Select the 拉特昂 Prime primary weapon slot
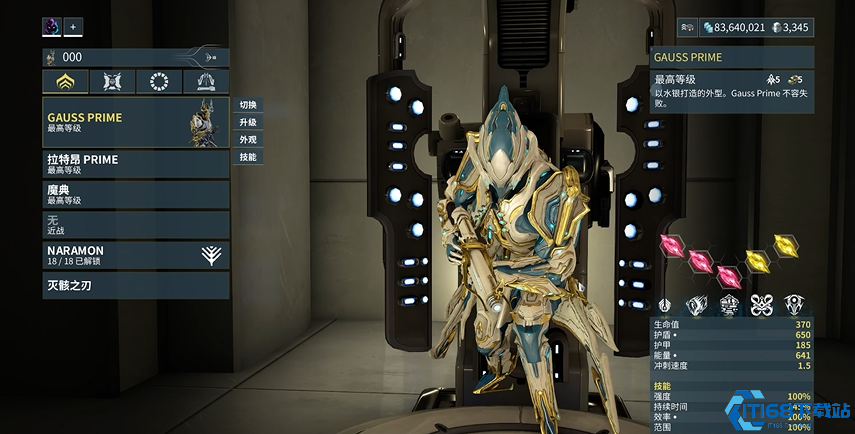This screenshot has height=434, width=855. pos(135,163)
